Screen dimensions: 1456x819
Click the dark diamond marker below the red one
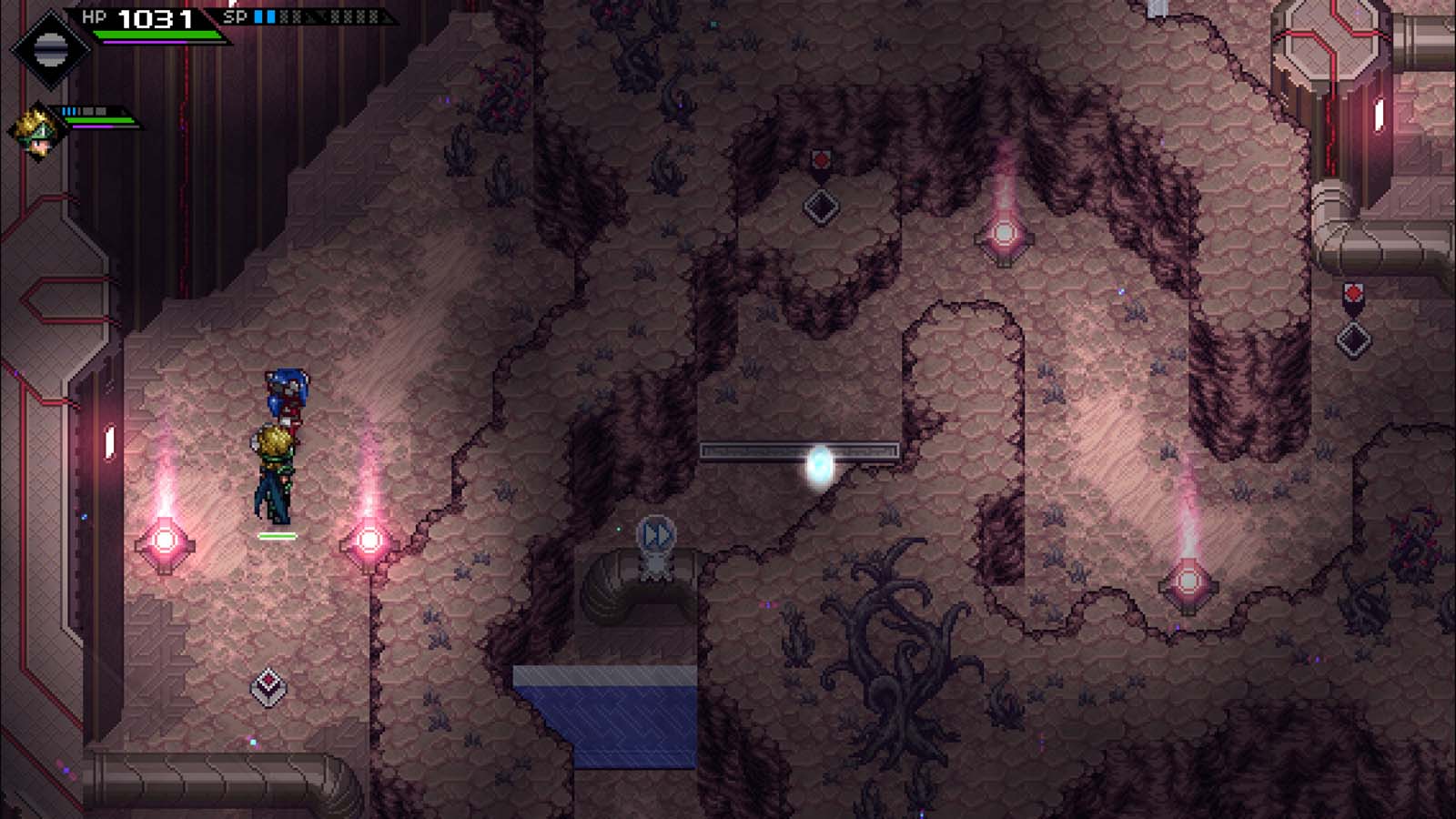click(822, 206)
